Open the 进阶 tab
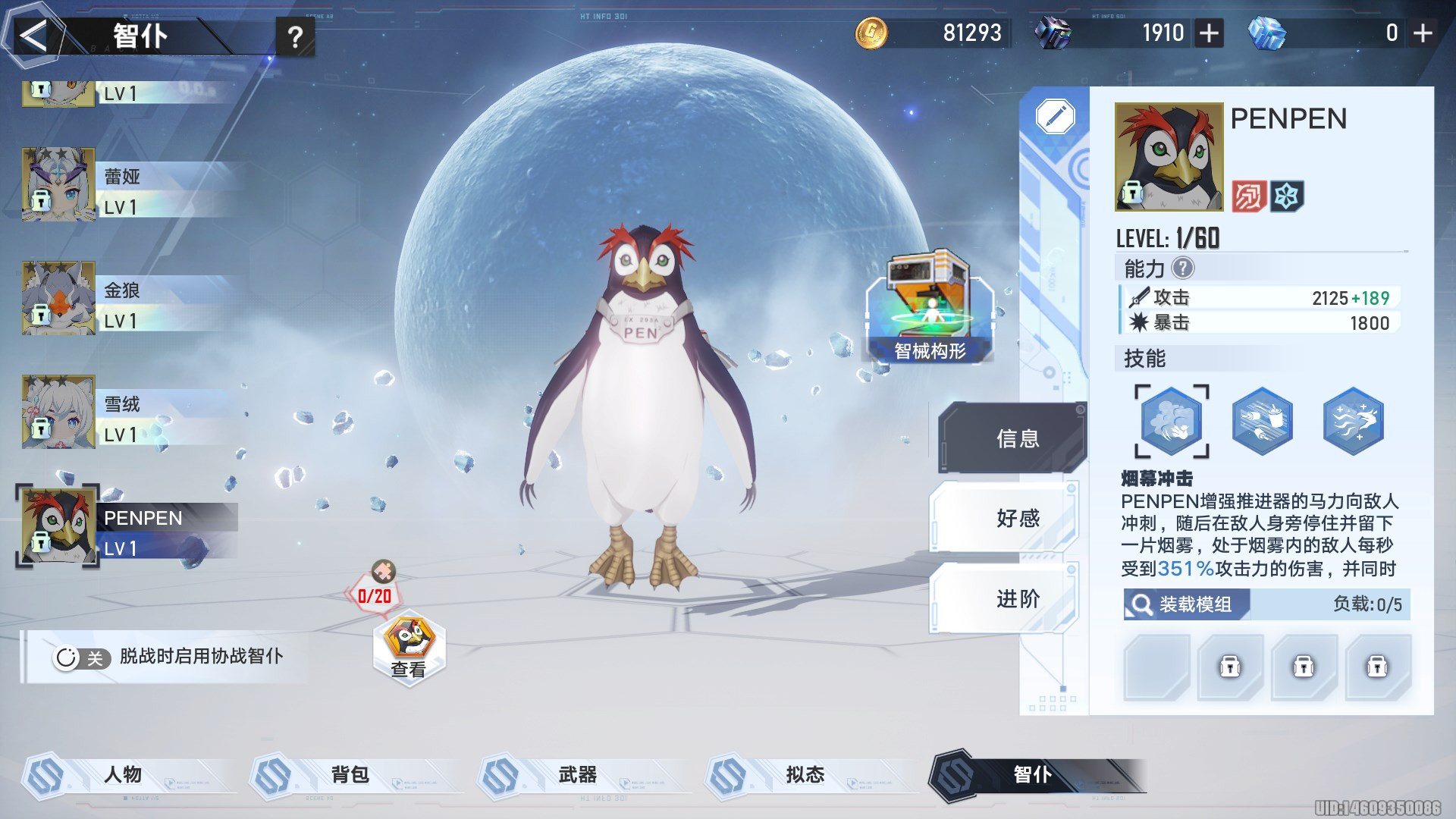 (x=1016, y=599)
